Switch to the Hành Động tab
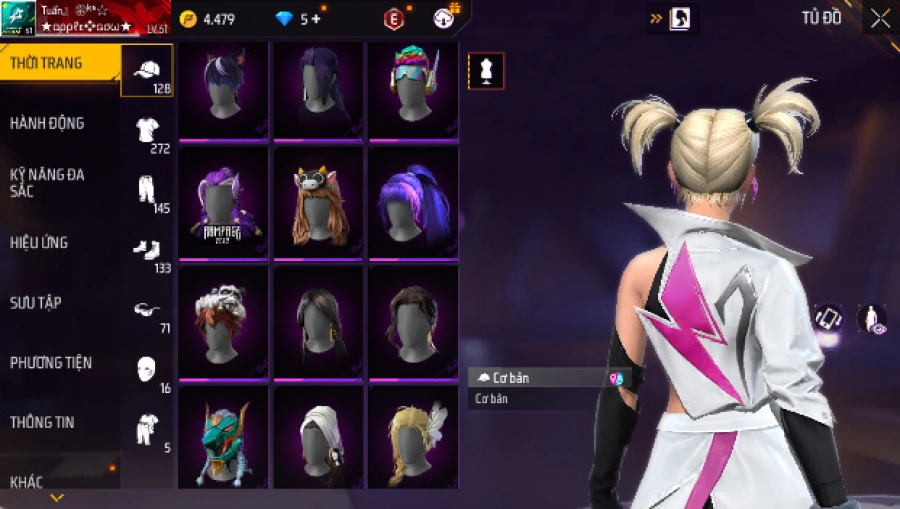900x509 pixels. pos(47,123)
